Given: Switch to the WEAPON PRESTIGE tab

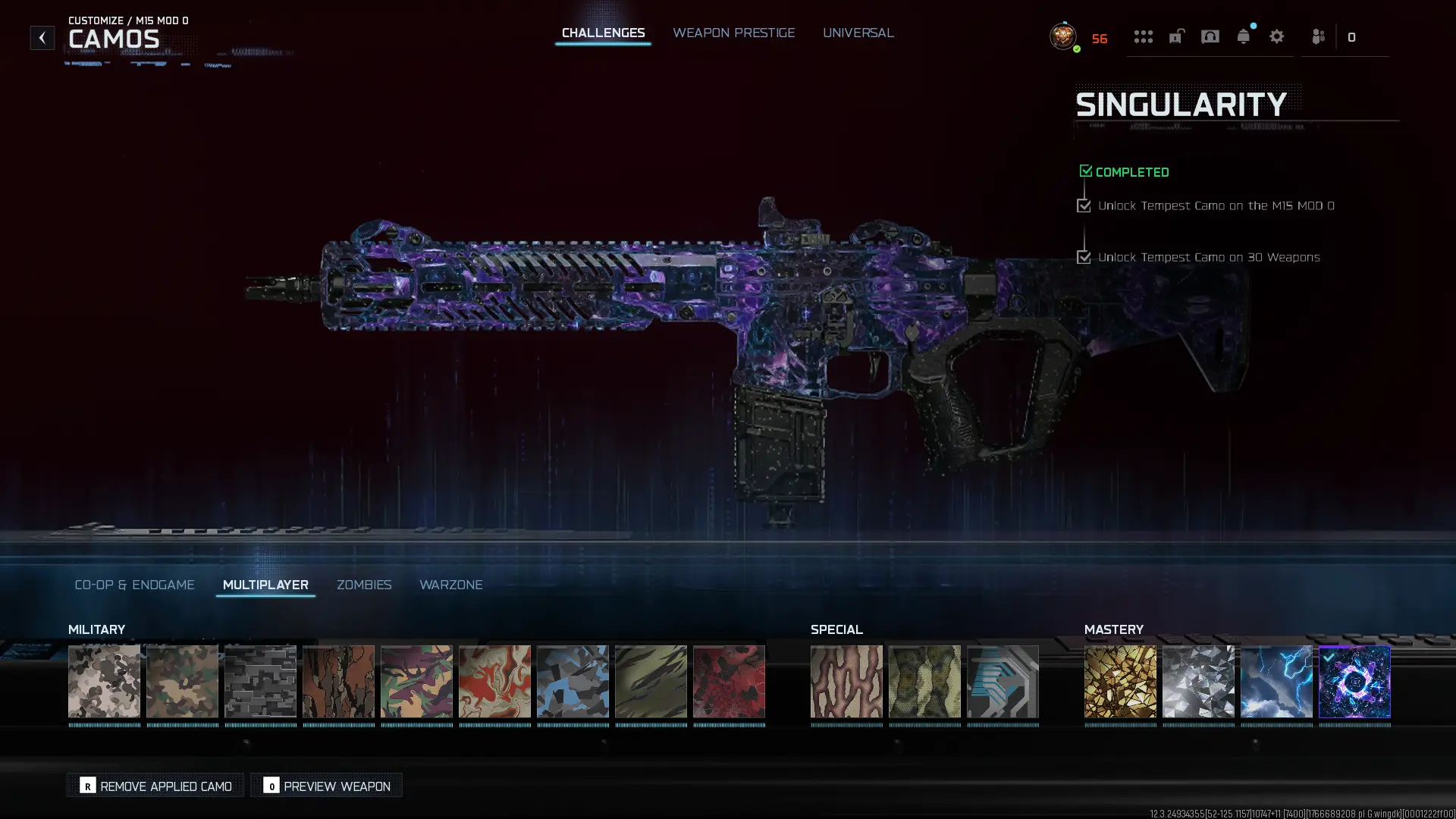Looking at the screenshot, I should (x=733, y=33).
